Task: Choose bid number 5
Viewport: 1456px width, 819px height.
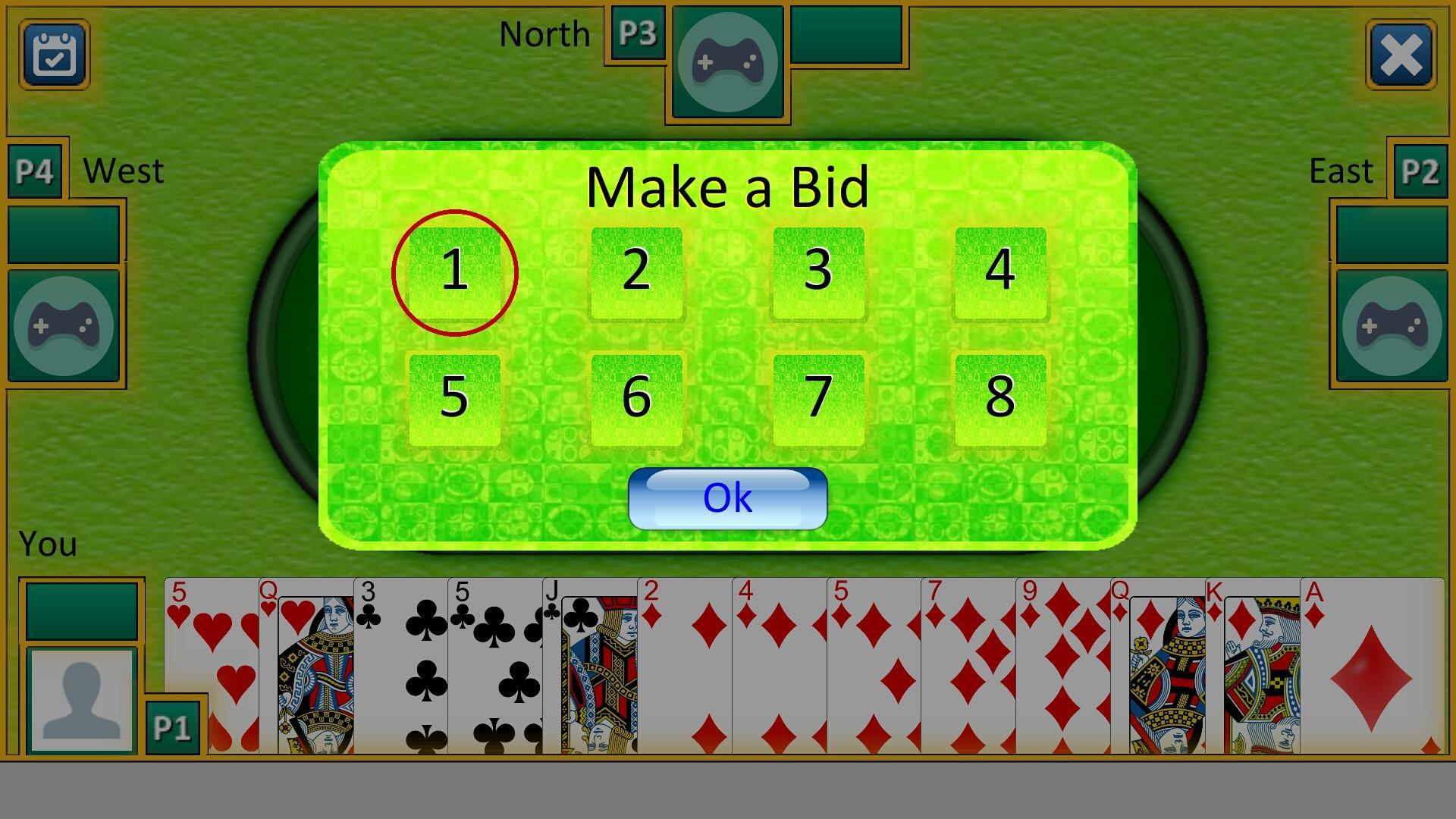Action: pos(454,395)
